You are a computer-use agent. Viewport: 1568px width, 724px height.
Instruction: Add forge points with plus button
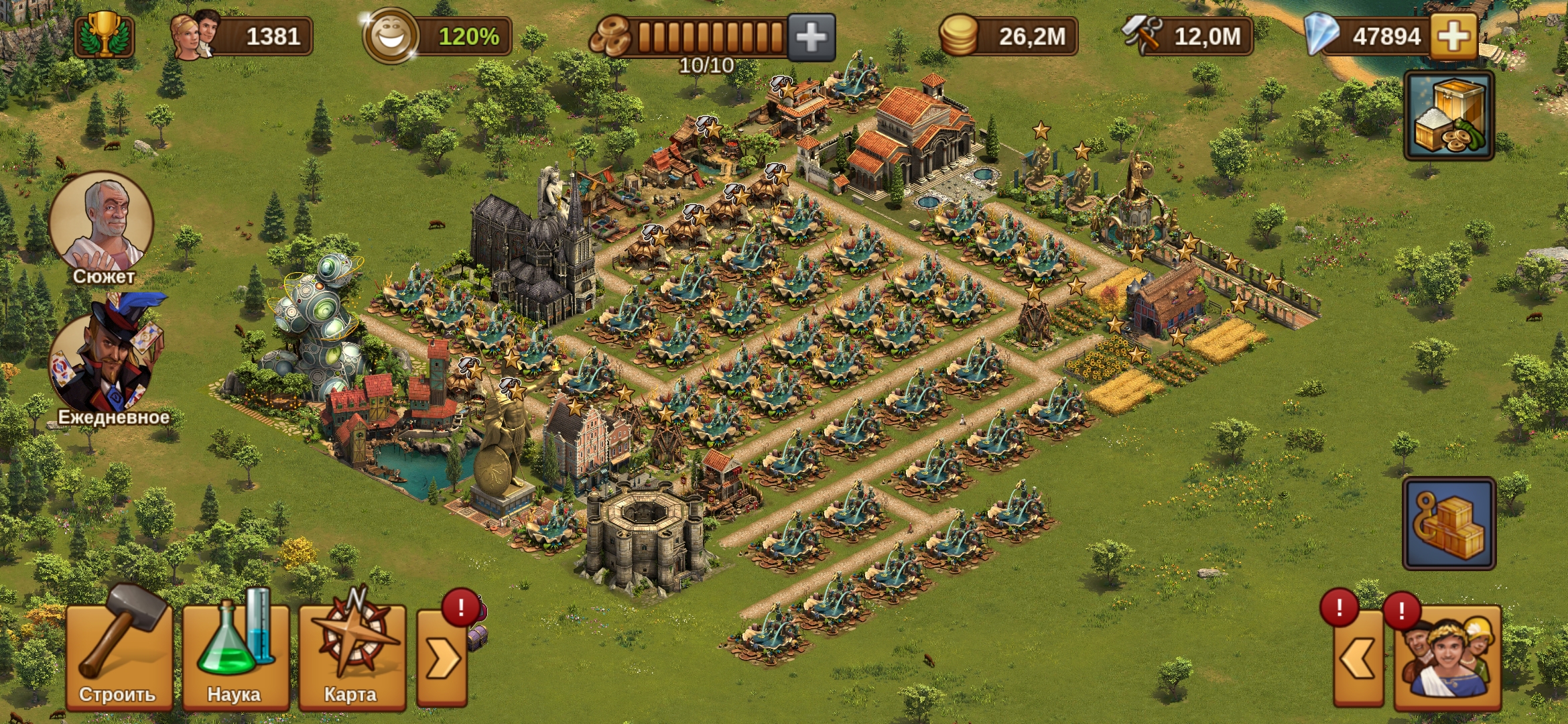pos(811,37)
